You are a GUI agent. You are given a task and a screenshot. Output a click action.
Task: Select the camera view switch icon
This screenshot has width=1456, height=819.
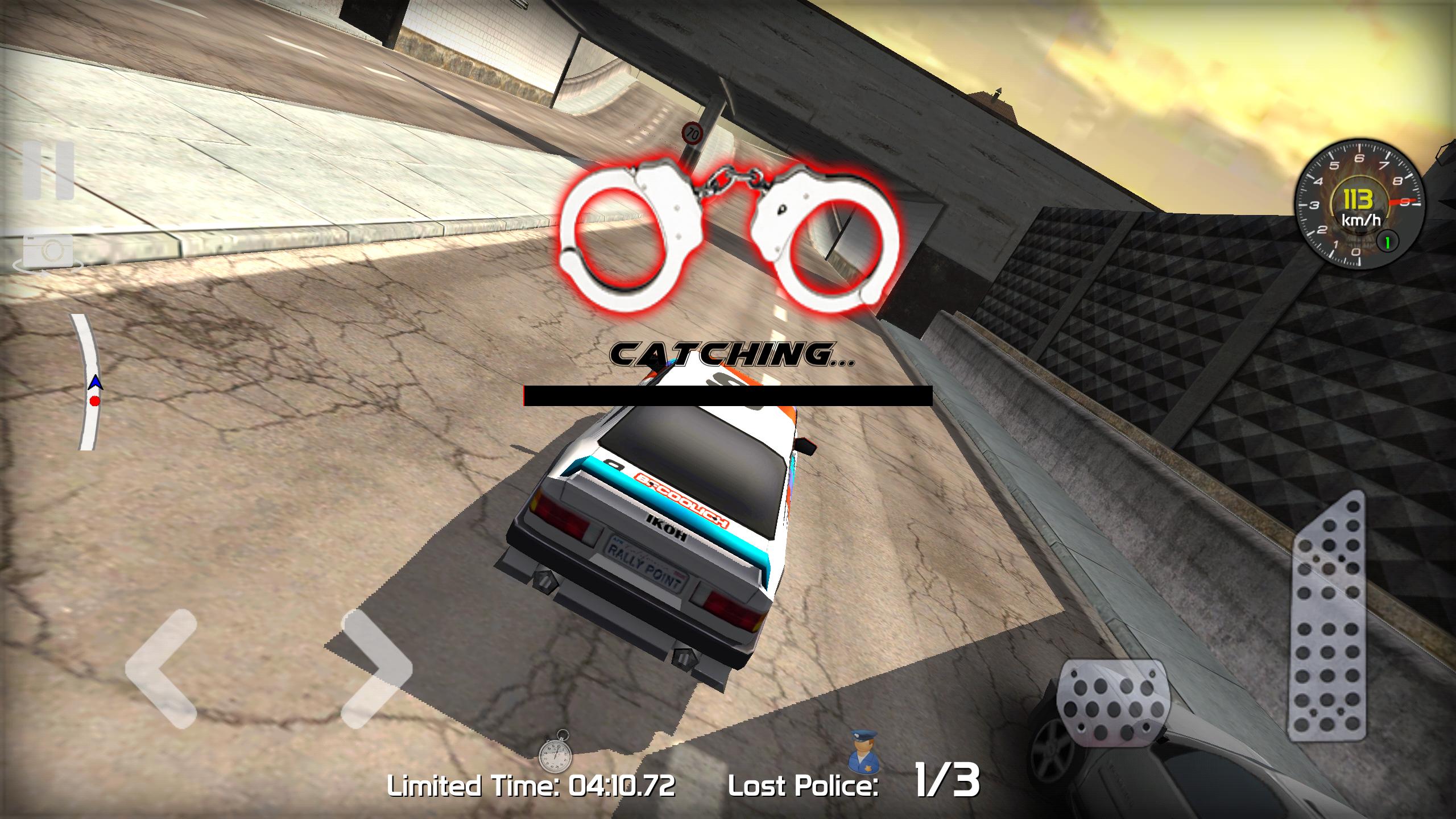point(48,250)
